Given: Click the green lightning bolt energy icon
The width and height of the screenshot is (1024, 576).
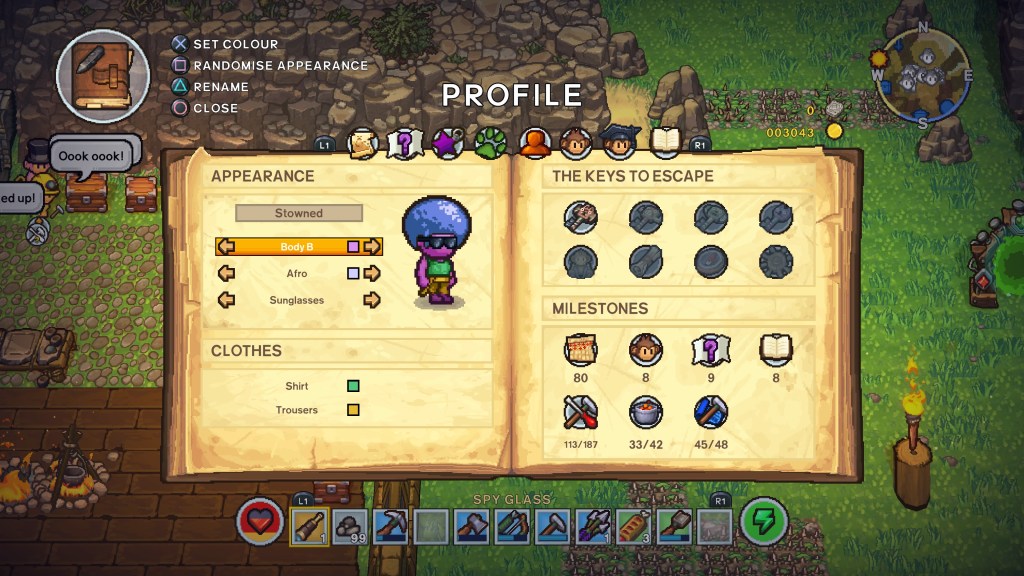Looking at the screenshot, I should point(763,522).
